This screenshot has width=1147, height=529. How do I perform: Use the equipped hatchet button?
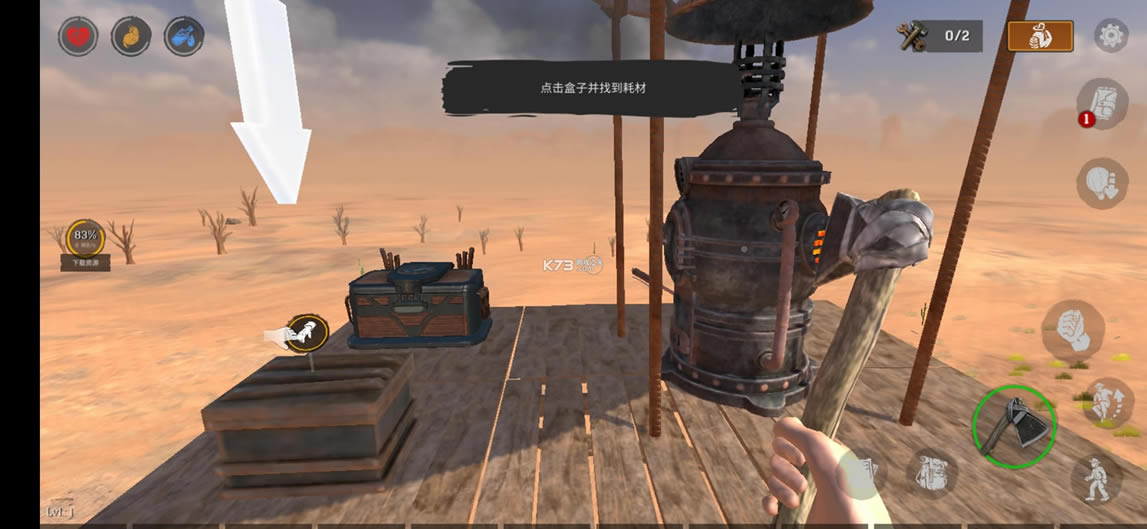tap(1014, 427)
